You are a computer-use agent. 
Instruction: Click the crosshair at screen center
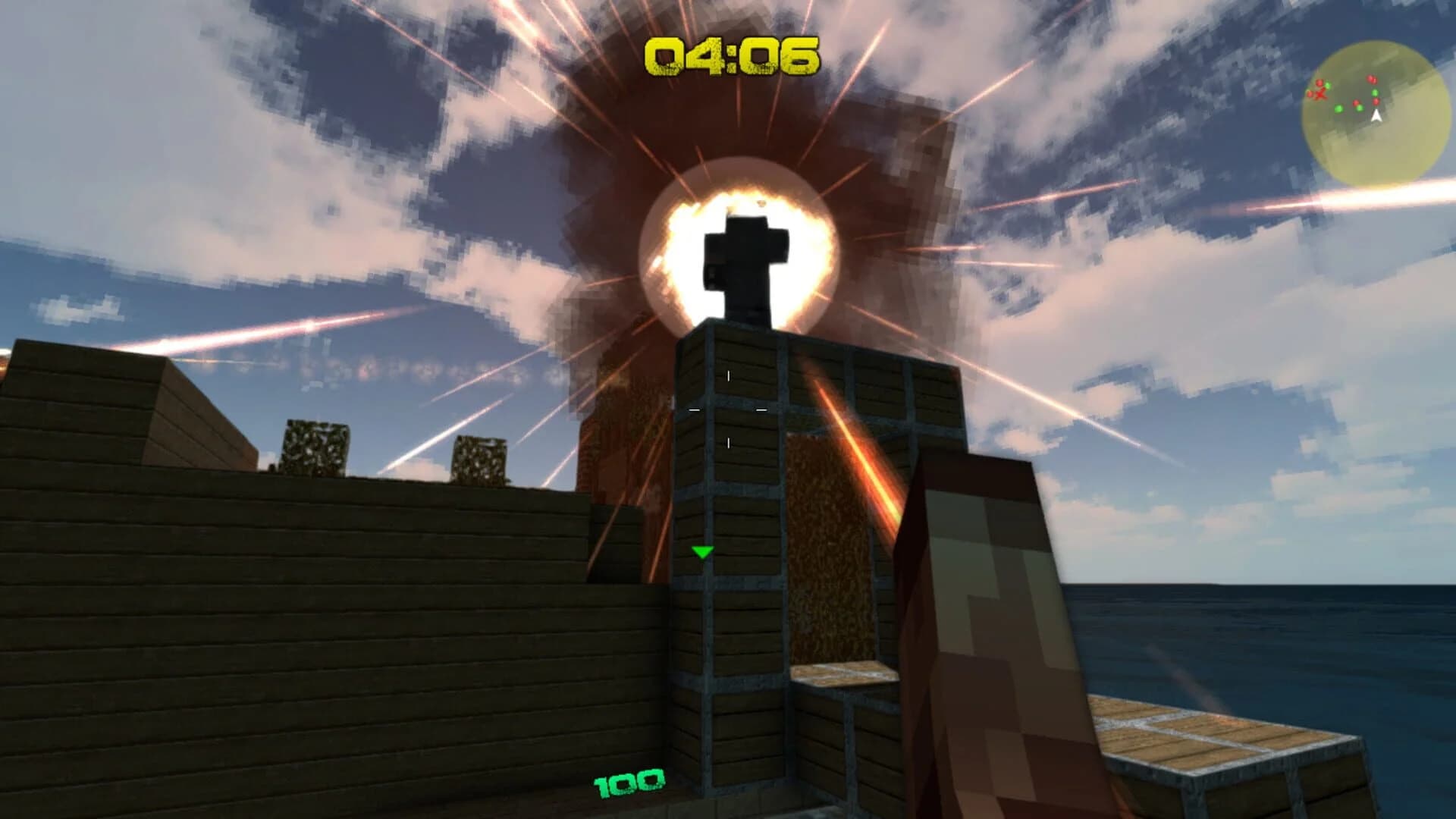point(728,409)
